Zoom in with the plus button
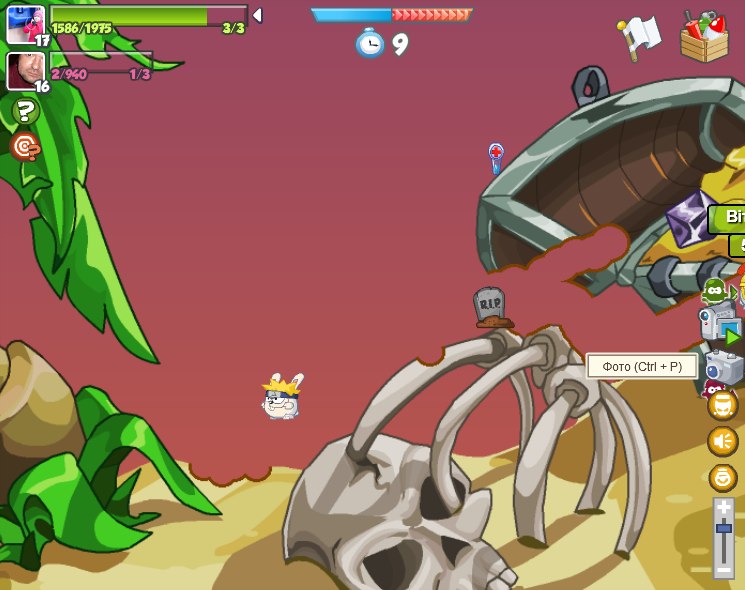745x590 pixels. (x=724, y=508)
